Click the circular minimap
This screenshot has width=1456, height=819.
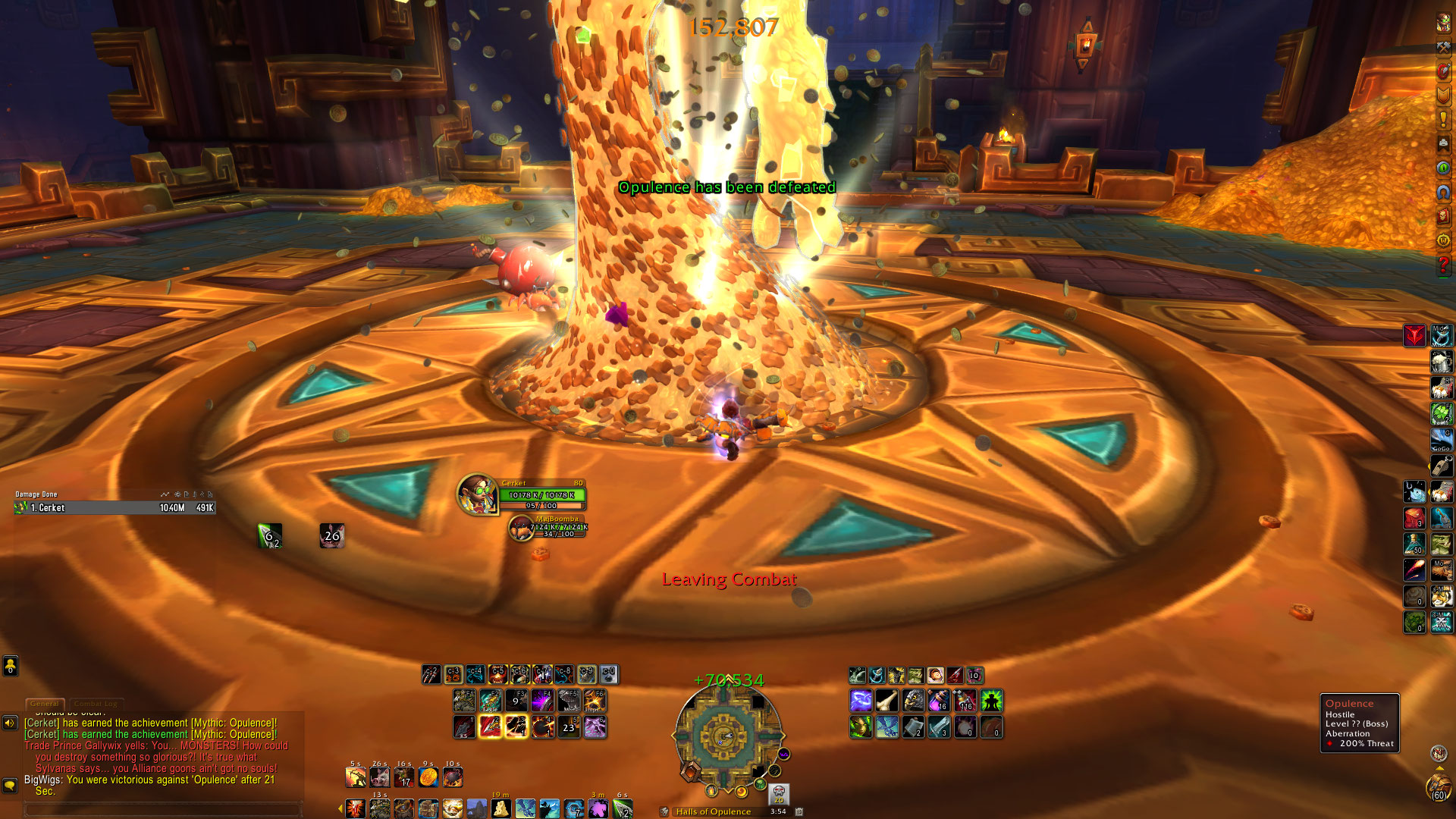click(x=727, y=736)
